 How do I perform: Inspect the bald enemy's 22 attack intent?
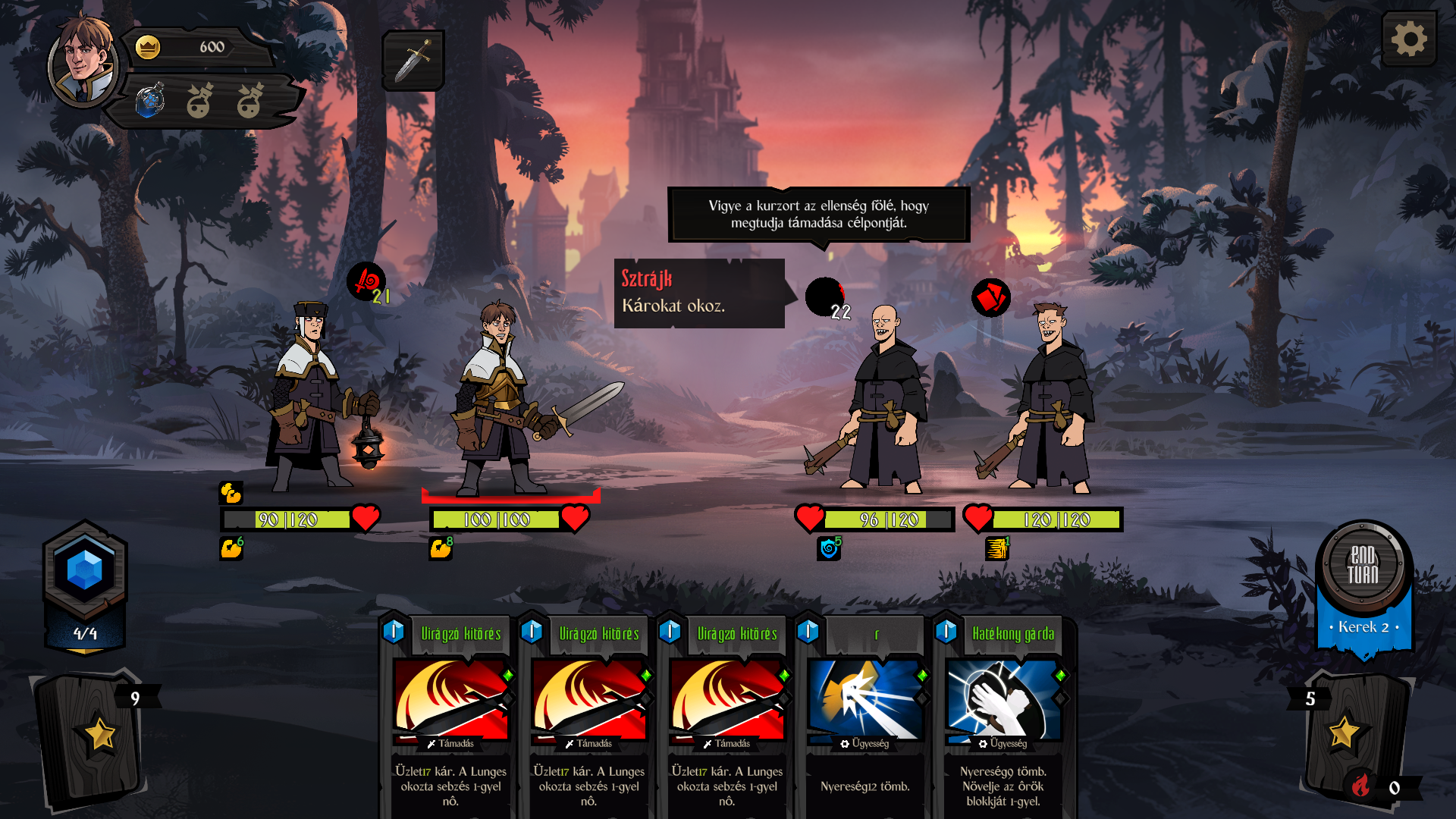(827, 297)
